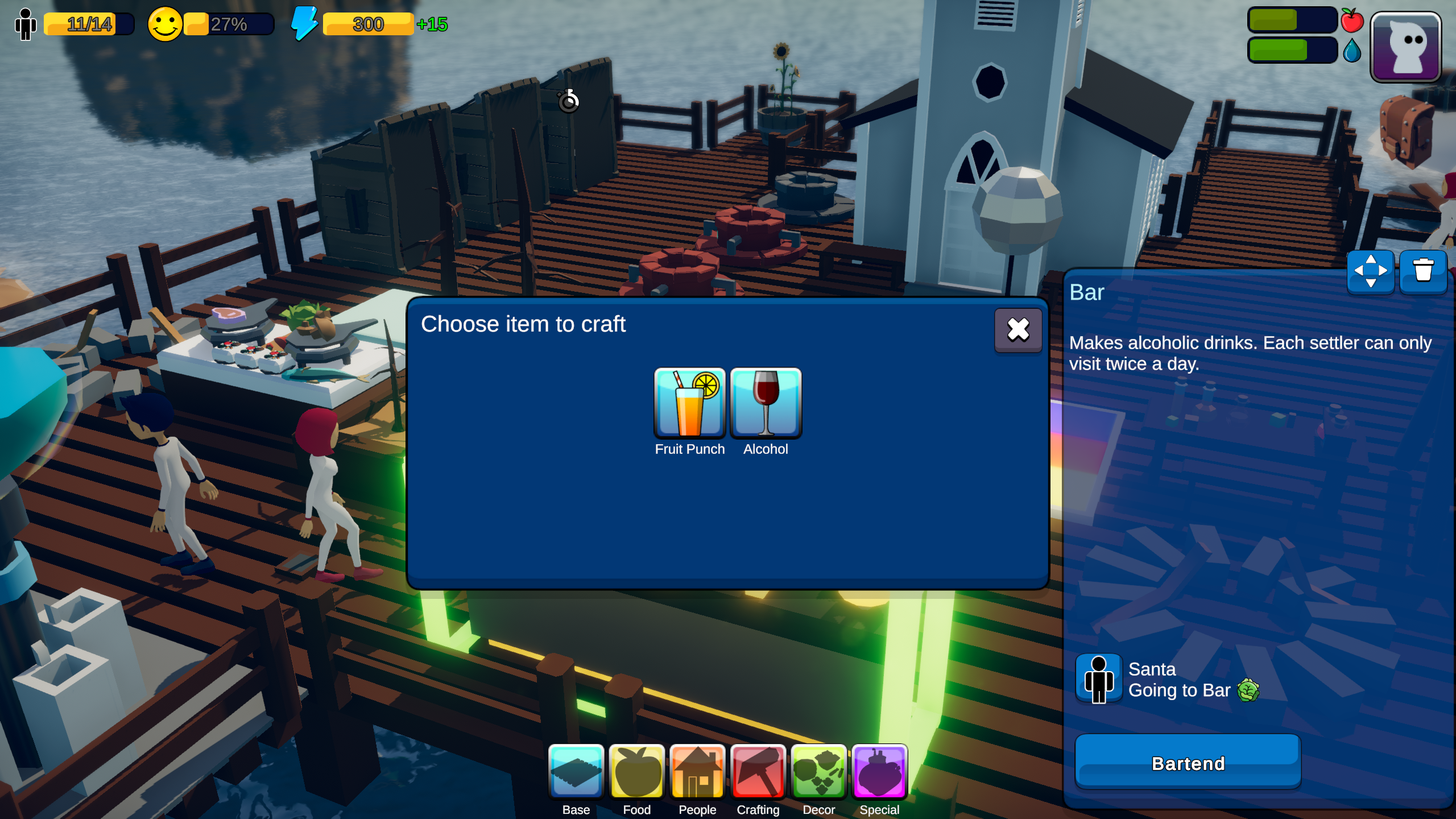Click the Bartend button
Viewport: 1456px width, 819px height.
tap(1188, 763)
